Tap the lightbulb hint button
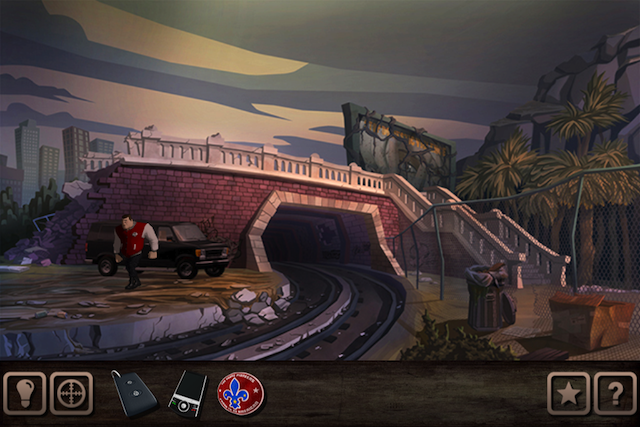Image resolution: width=640 pixels, height=427 pixels. 24,393
